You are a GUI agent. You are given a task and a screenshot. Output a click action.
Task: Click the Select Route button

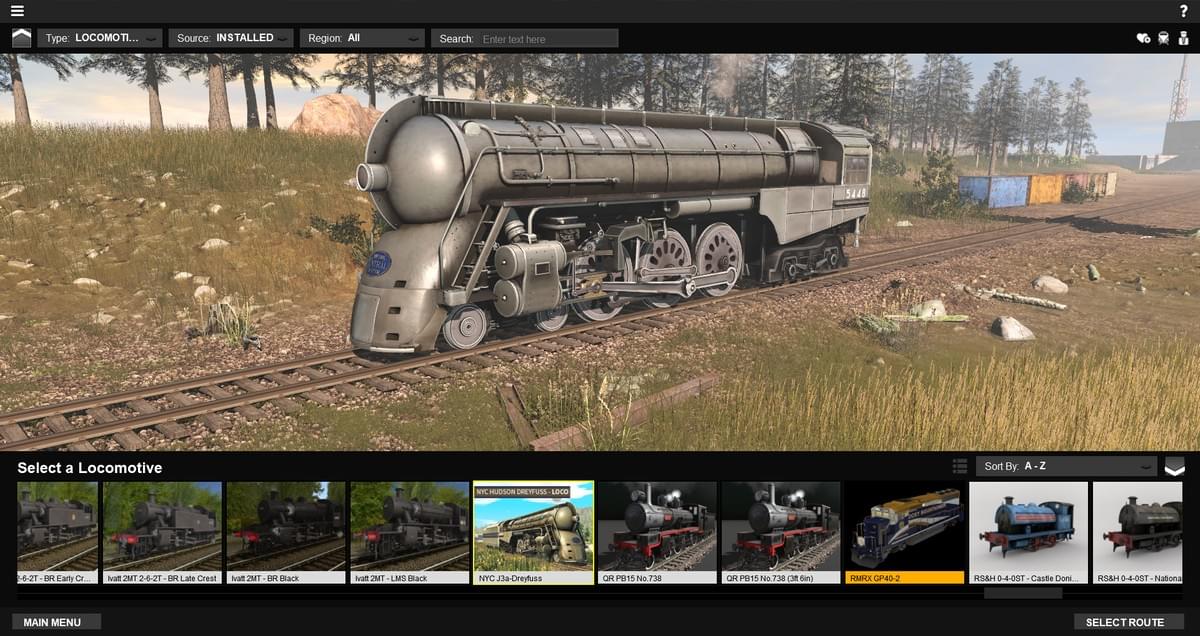[1125, 622]
